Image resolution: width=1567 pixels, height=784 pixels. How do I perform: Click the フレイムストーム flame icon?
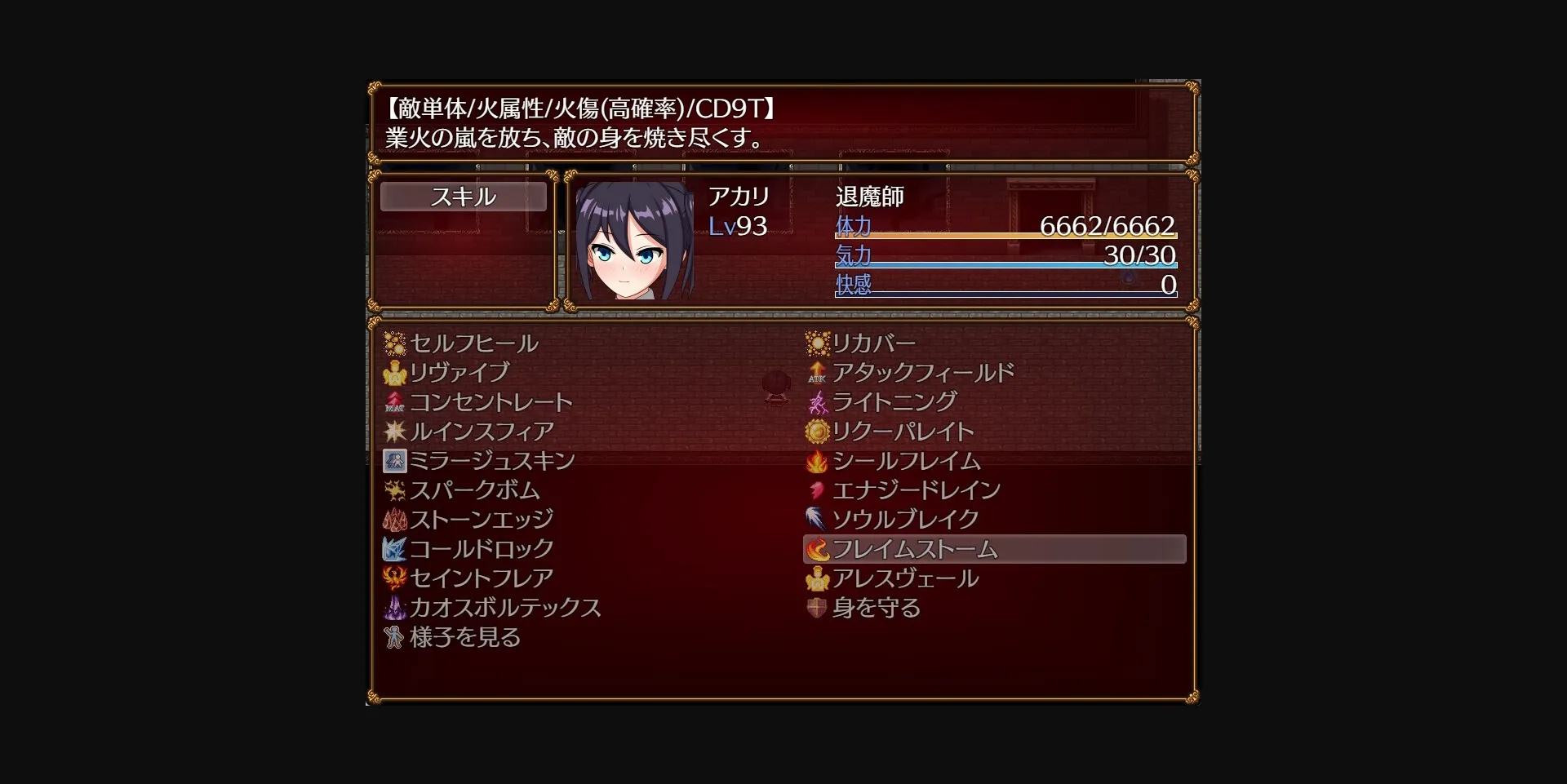click(x=816, y=549)
